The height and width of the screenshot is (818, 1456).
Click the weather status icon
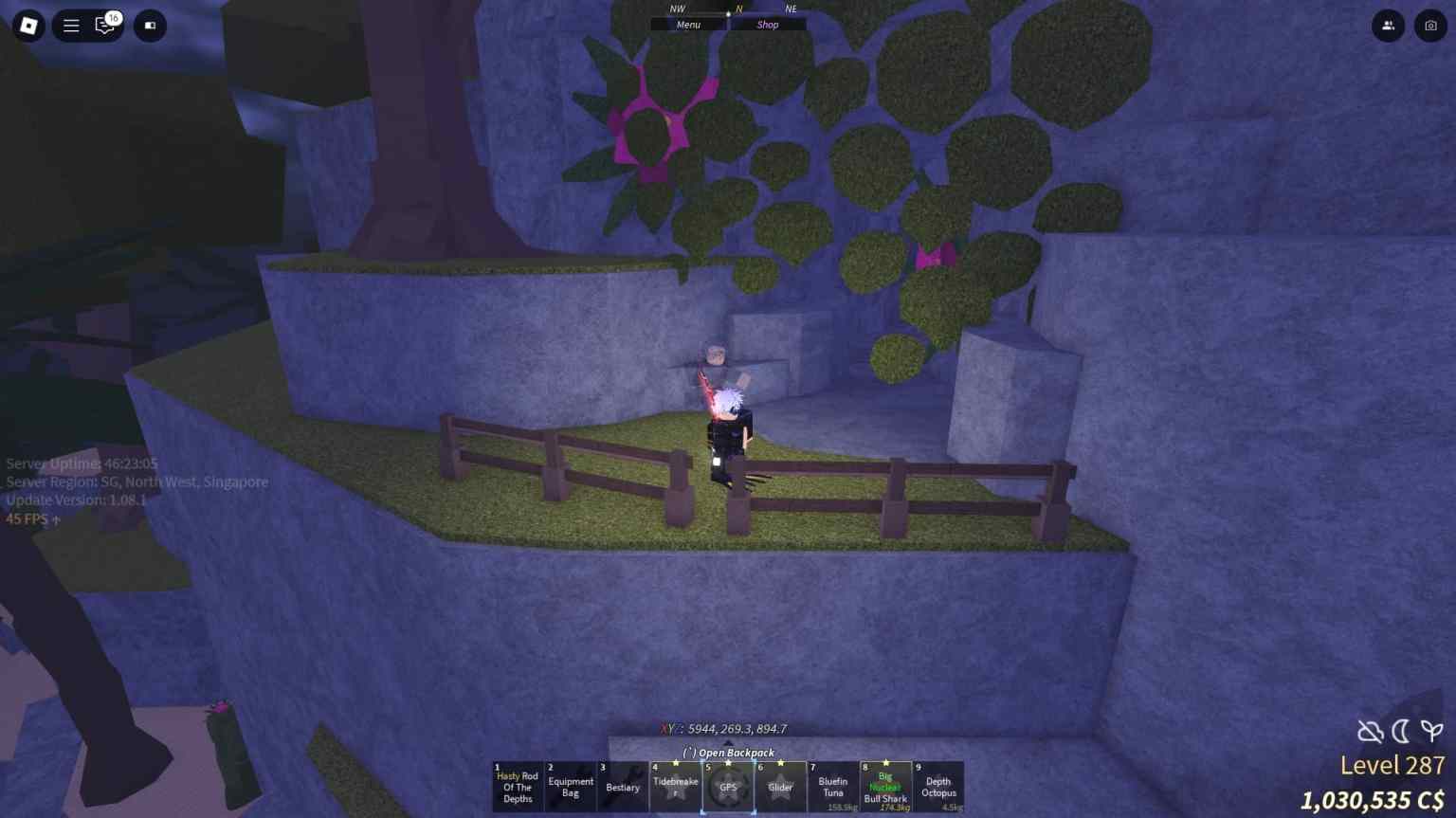pos(1369,731)
